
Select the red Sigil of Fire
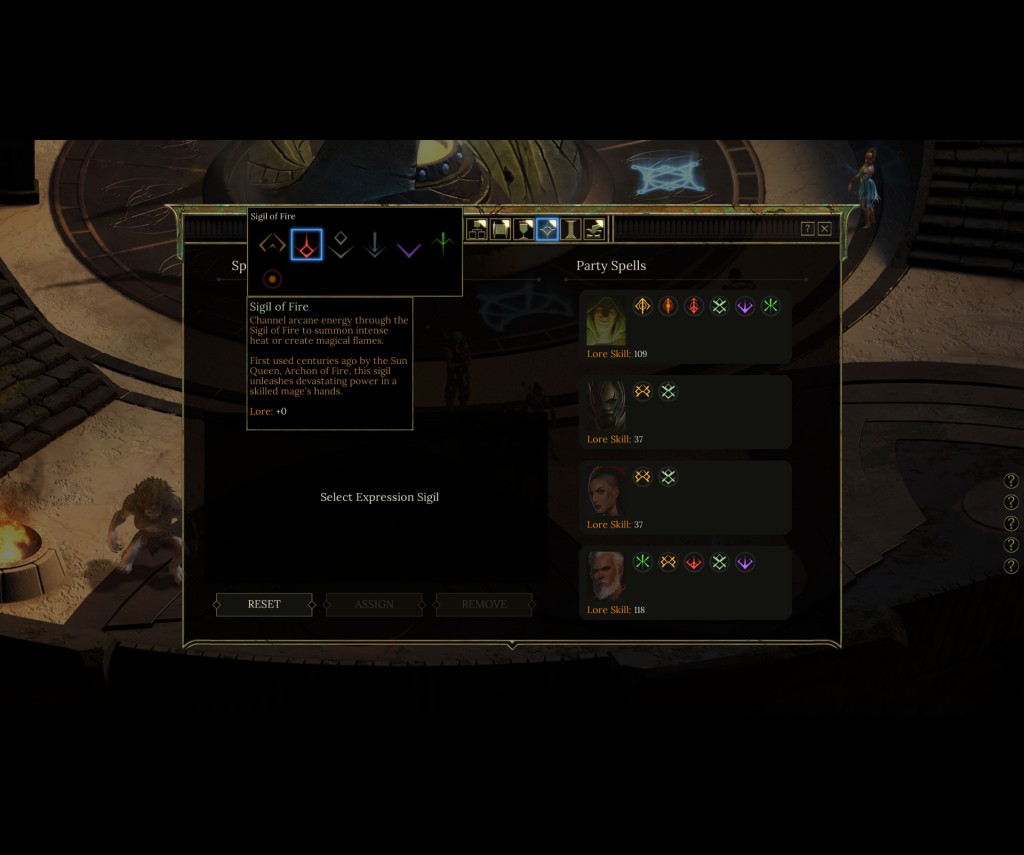pyautogui.click(x=307, y=244)
